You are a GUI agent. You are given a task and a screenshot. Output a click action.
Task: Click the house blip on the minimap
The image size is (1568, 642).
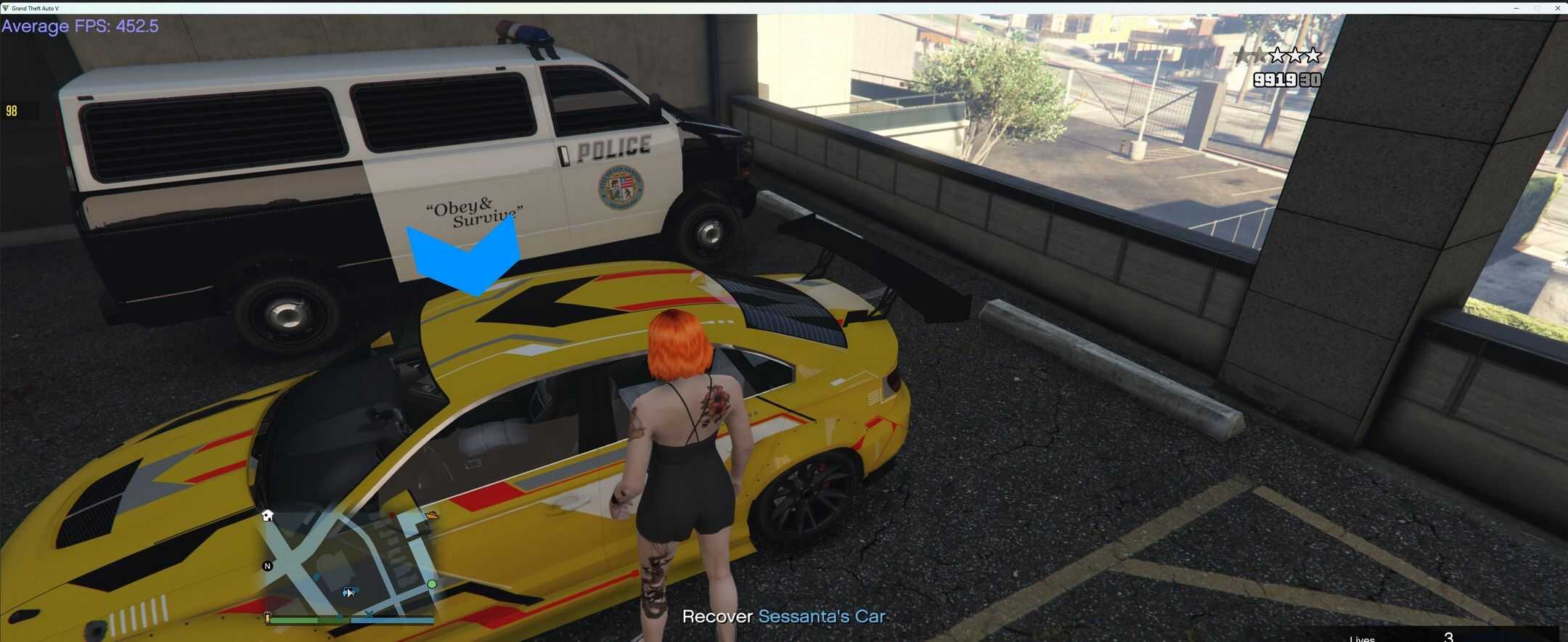tap(268, 515)
